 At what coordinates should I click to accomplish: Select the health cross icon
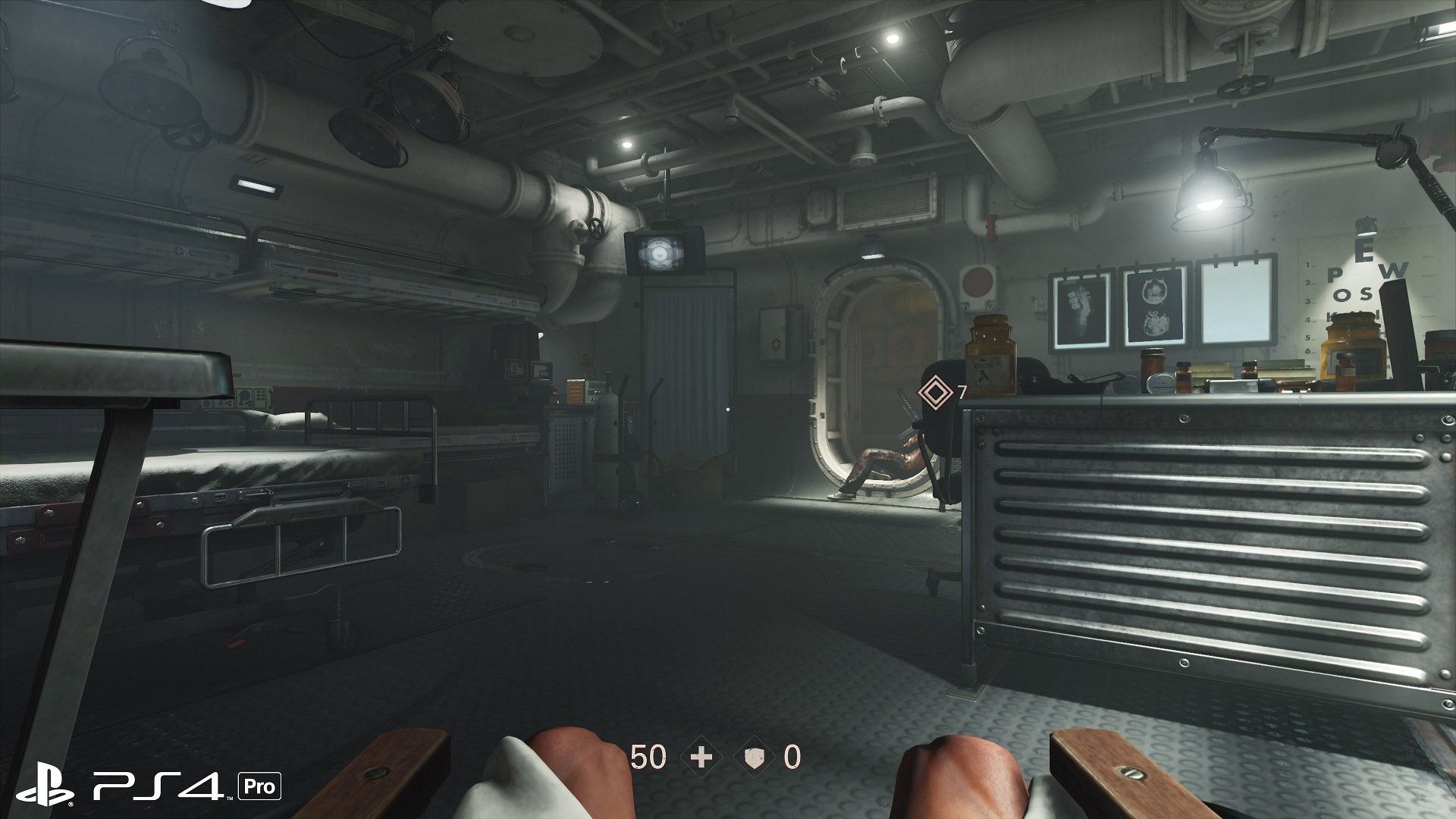pyautogui.click(x=701, y=757)
